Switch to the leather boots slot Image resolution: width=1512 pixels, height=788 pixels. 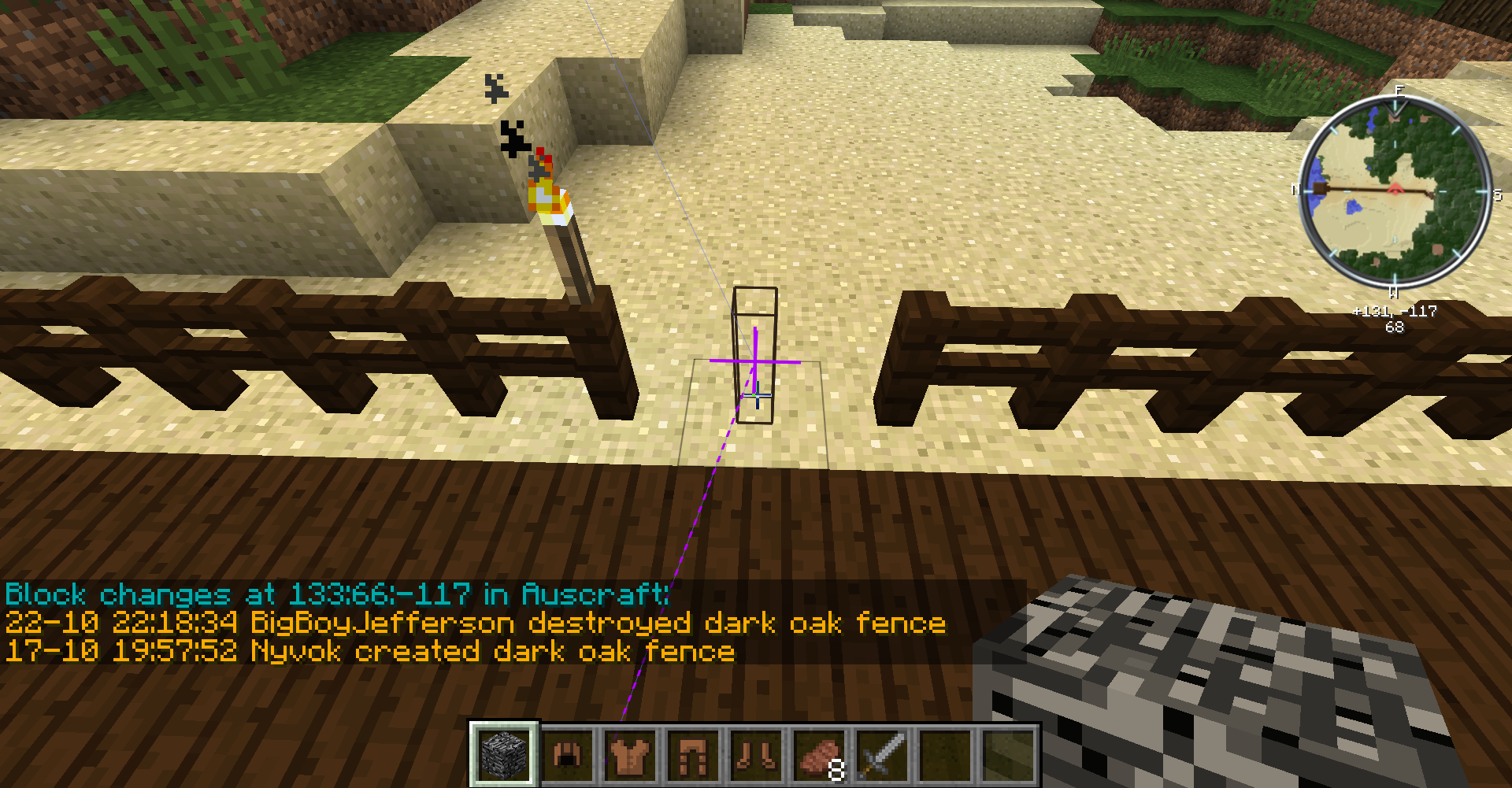pos(756,755)
